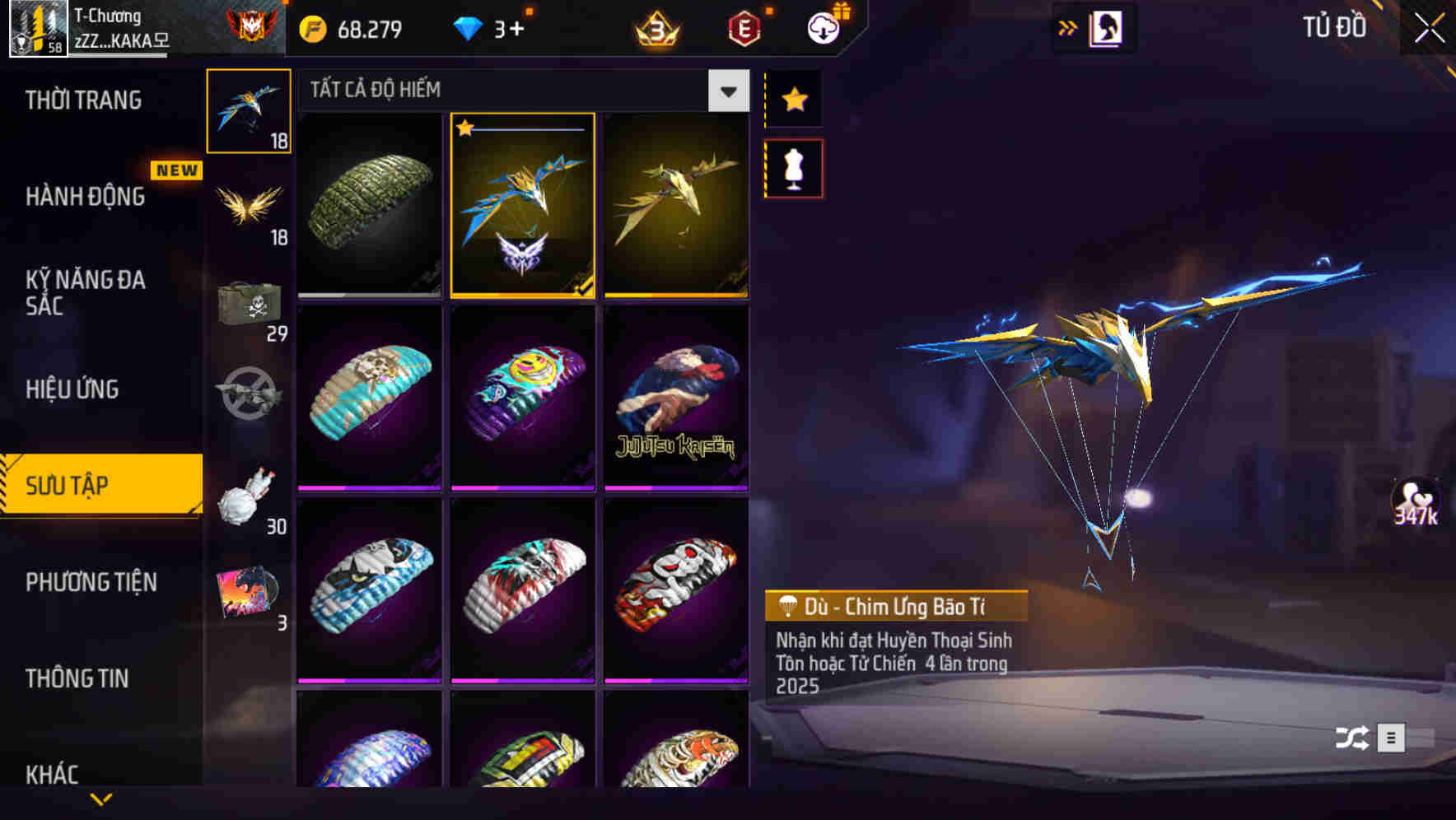The height and width of the screenshot is (820, 1456).
Task: Switch to the THỜI TRANG tab
Action: pyautogui.click(x=82, y=100)
